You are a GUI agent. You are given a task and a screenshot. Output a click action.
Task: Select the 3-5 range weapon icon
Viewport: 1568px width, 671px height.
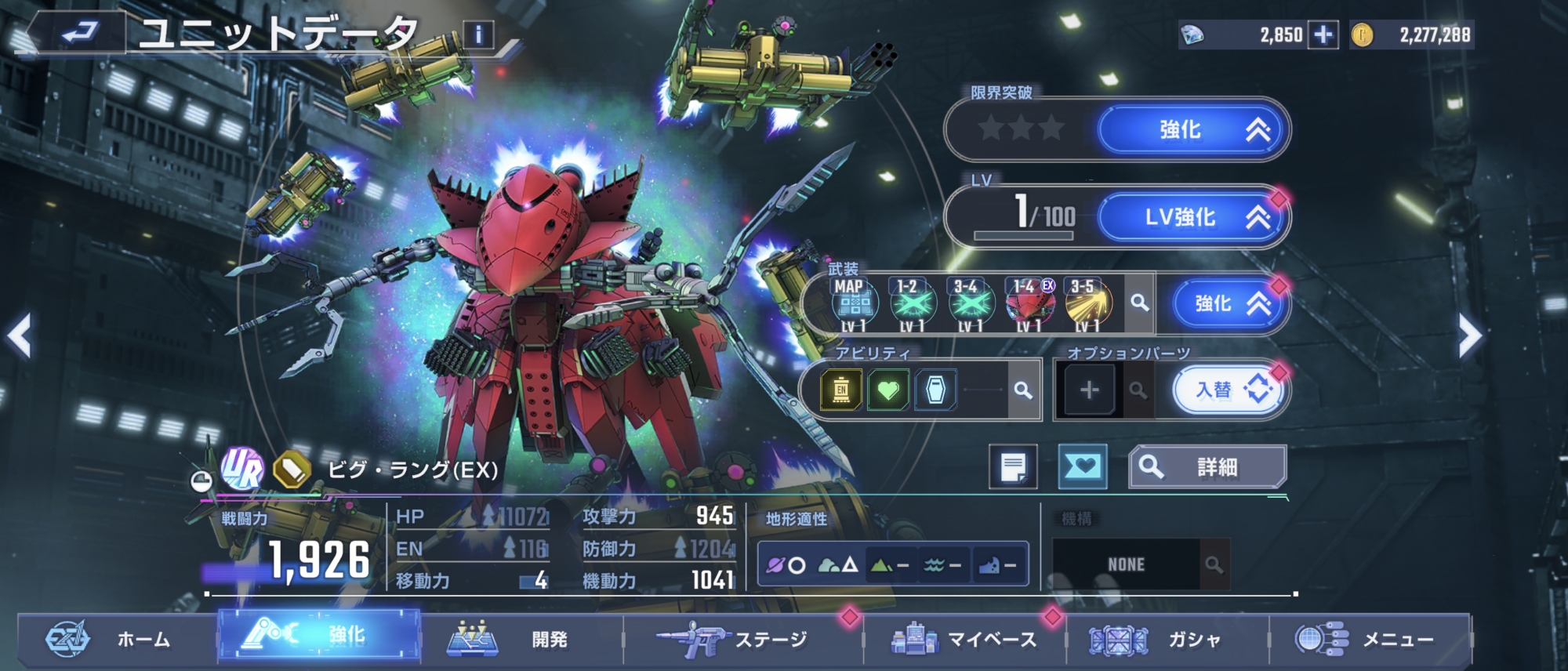[1087, 304]
